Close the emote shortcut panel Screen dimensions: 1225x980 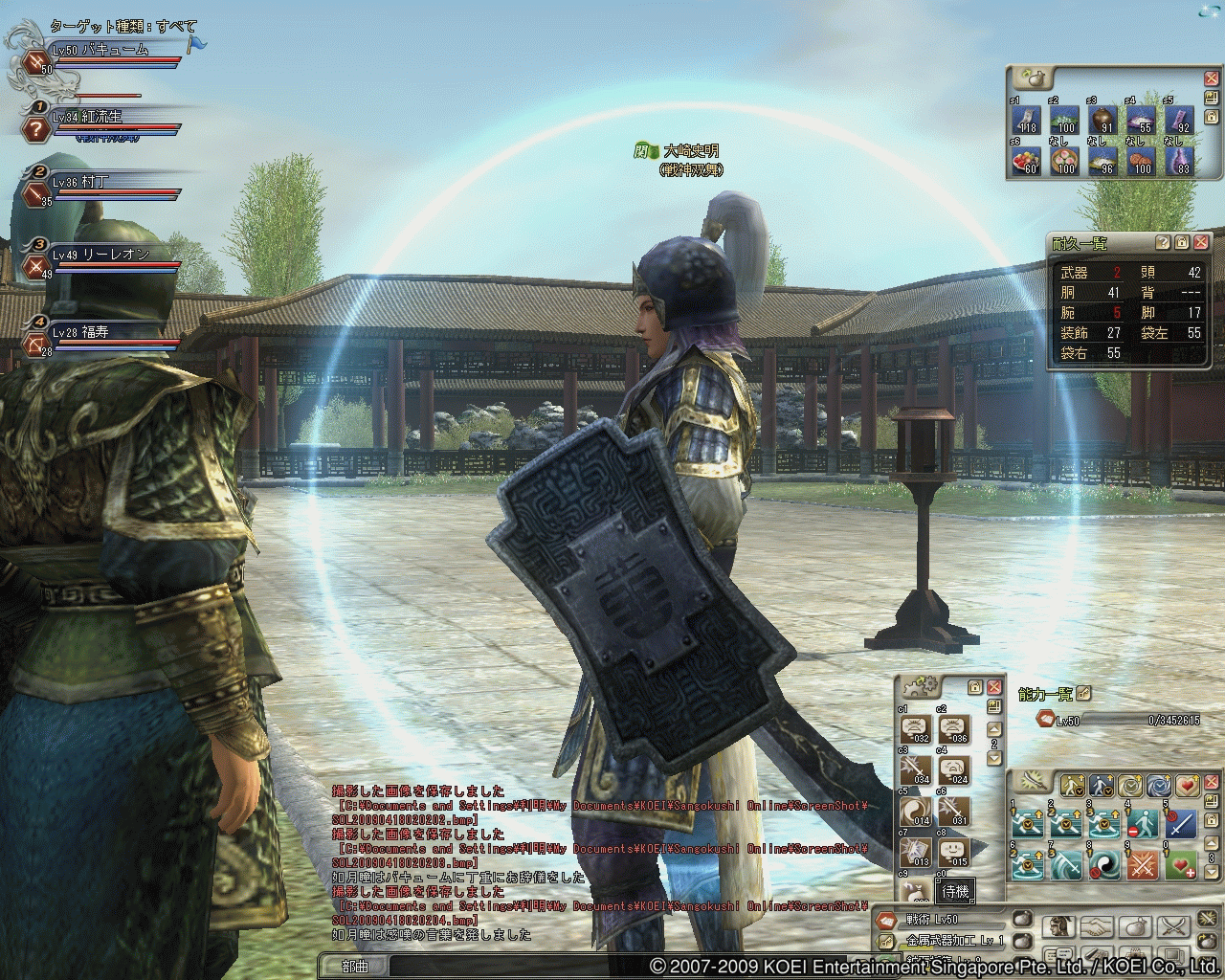tap(994, 687)
